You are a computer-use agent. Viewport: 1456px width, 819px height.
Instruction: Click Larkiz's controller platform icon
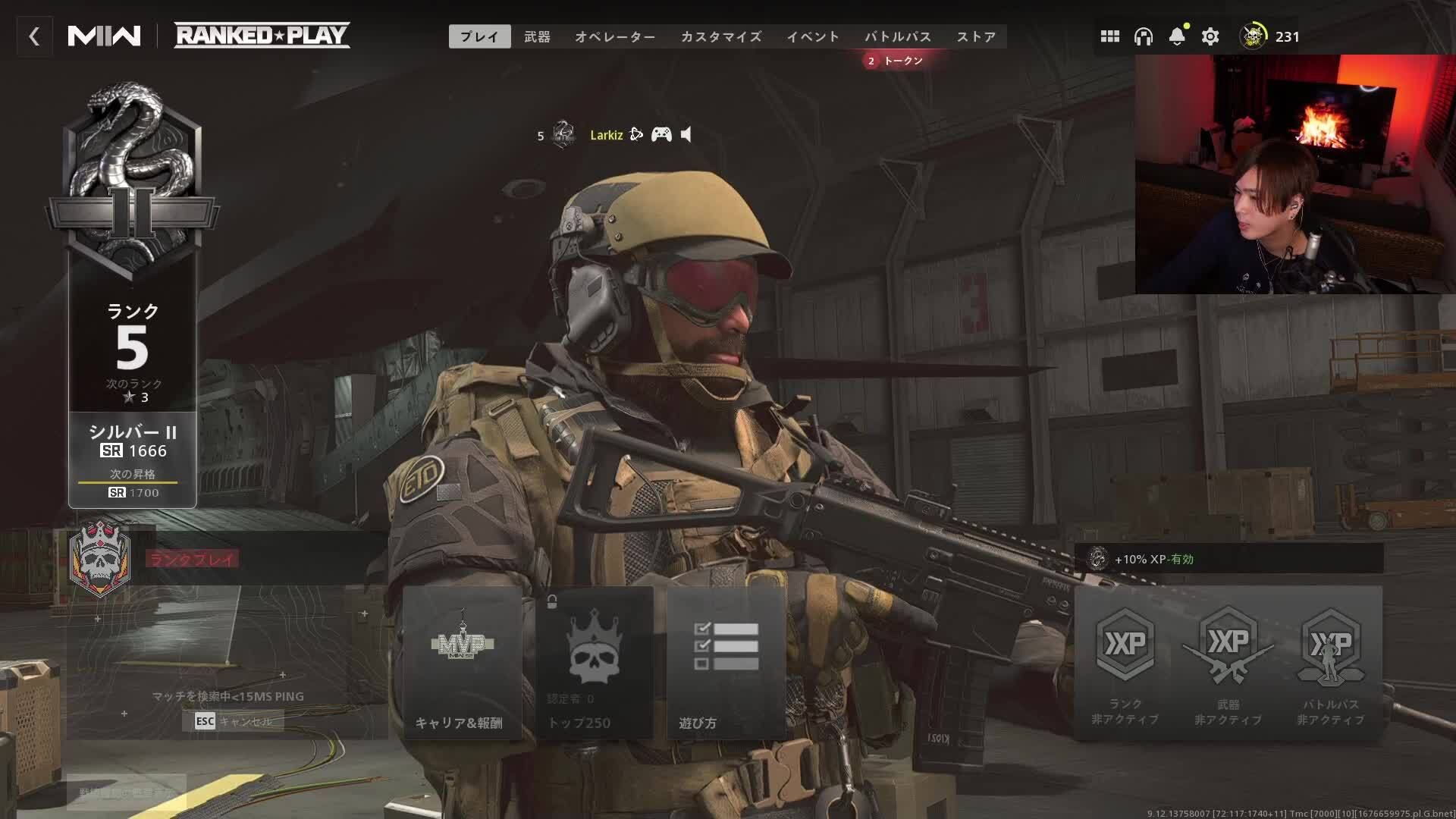click(661, 134)
